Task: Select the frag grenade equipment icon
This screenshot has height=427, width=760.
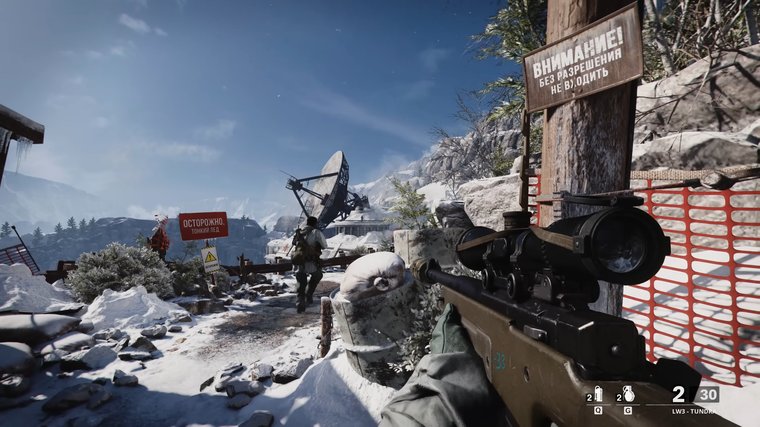Action: click(x=628, y=393)
